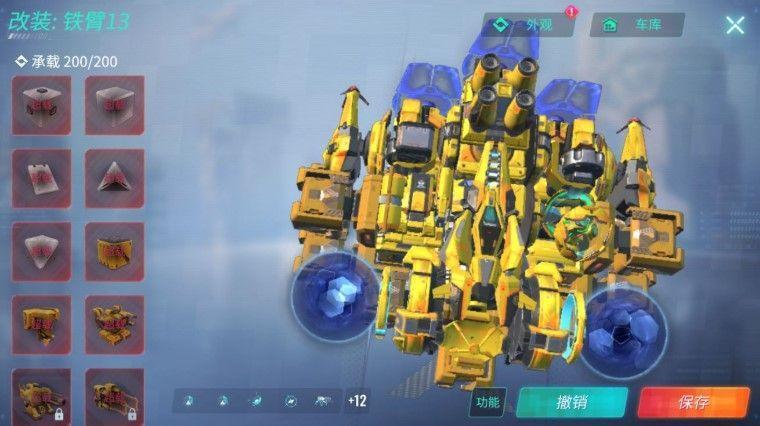Choose the yellow armored cube part
Image resolution: width=760 pixels, height=426 pixels.
coord(114,251)
